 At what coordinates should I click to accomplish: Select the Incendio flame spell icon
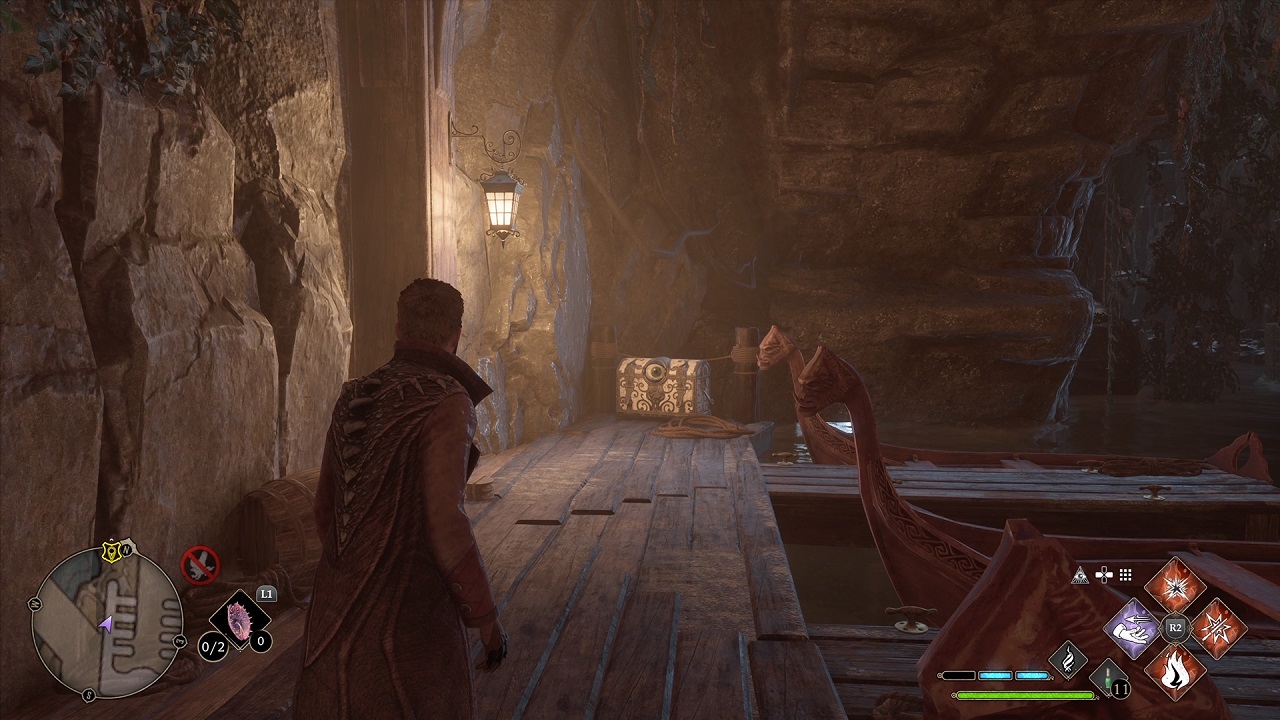[x=1175, y=670]
